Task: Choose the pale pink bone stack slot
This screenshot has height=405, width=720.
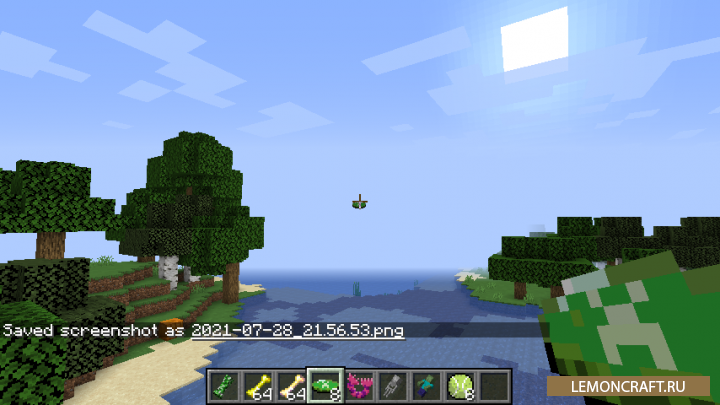Action: (292, 384)
